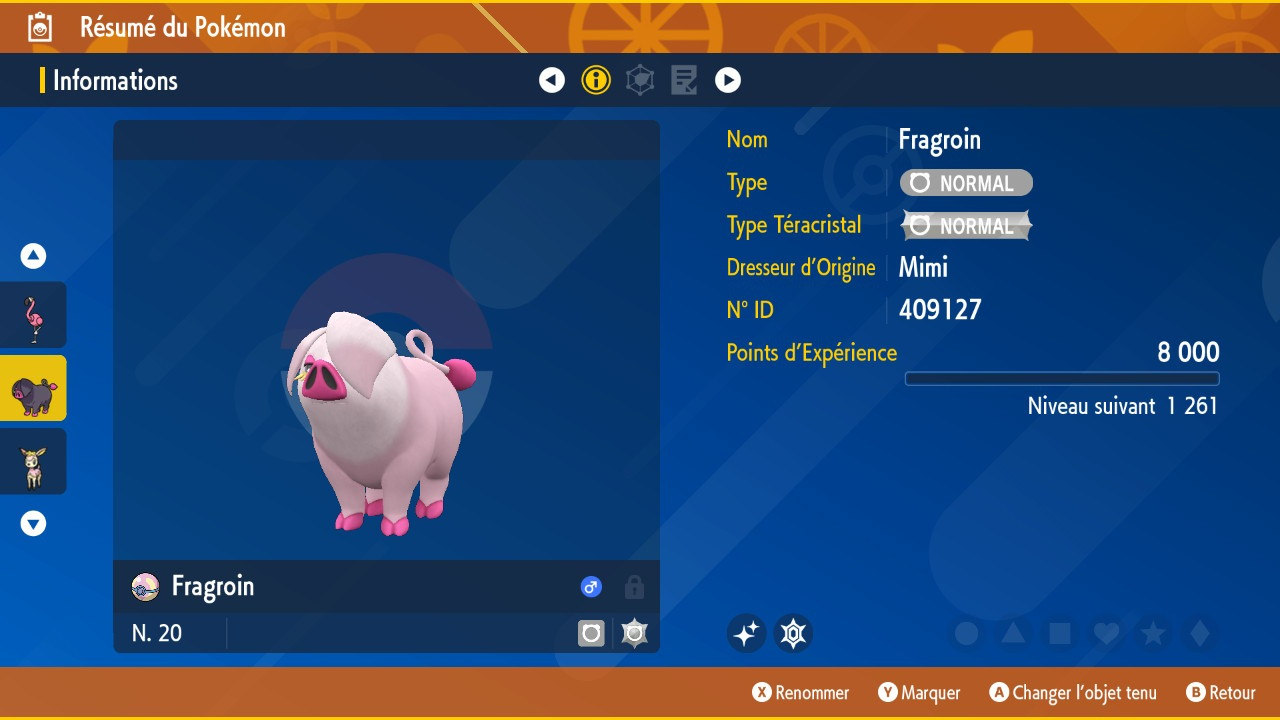Click the Normal Tera type badge

click(966, 226)
